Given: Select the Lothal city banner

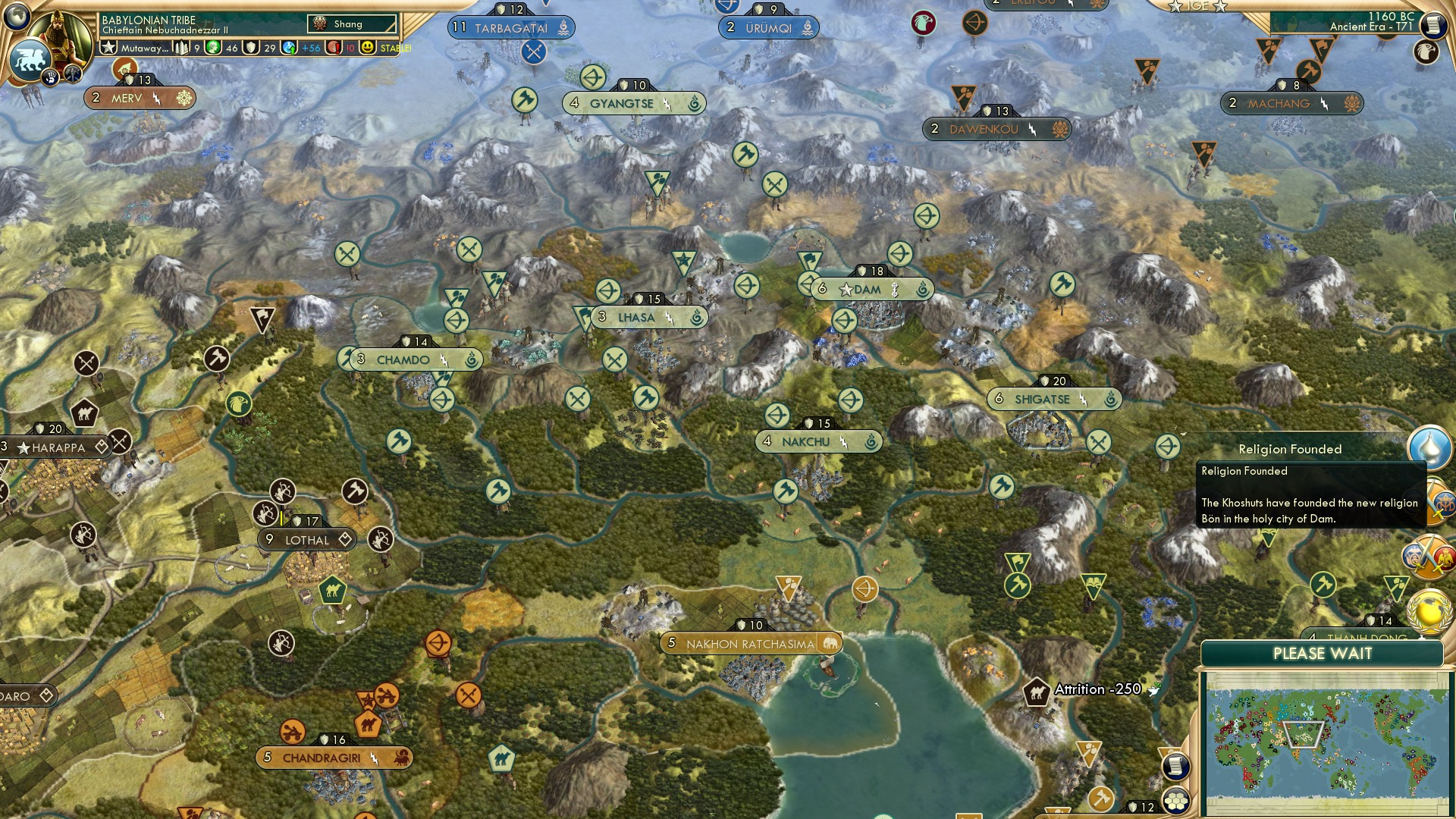Looking at the screenshot, I should [x=307, y=540].
